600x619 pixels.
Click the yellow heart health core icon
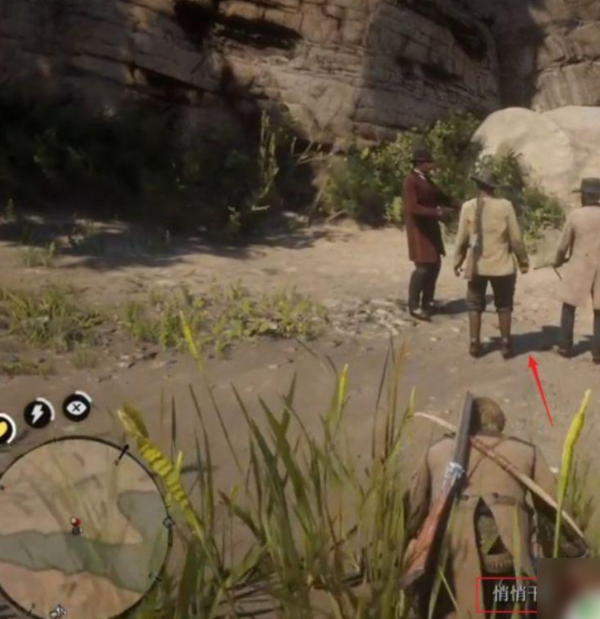pos(4,428)
